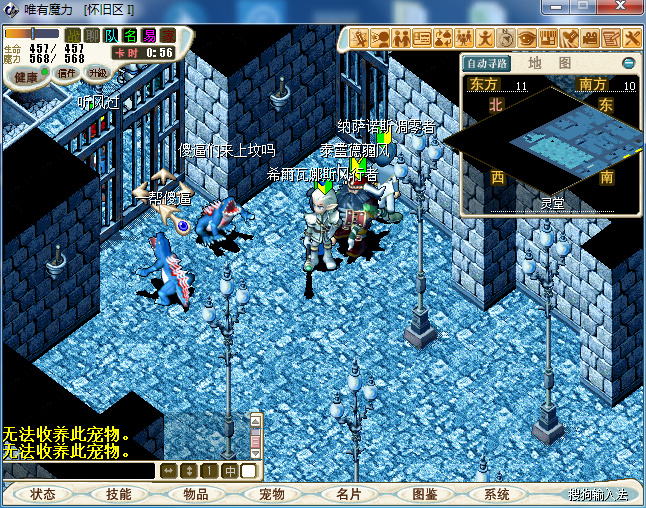Open the 信件 mail button
This screenshot has width=646, height=508.
[67, 73]
